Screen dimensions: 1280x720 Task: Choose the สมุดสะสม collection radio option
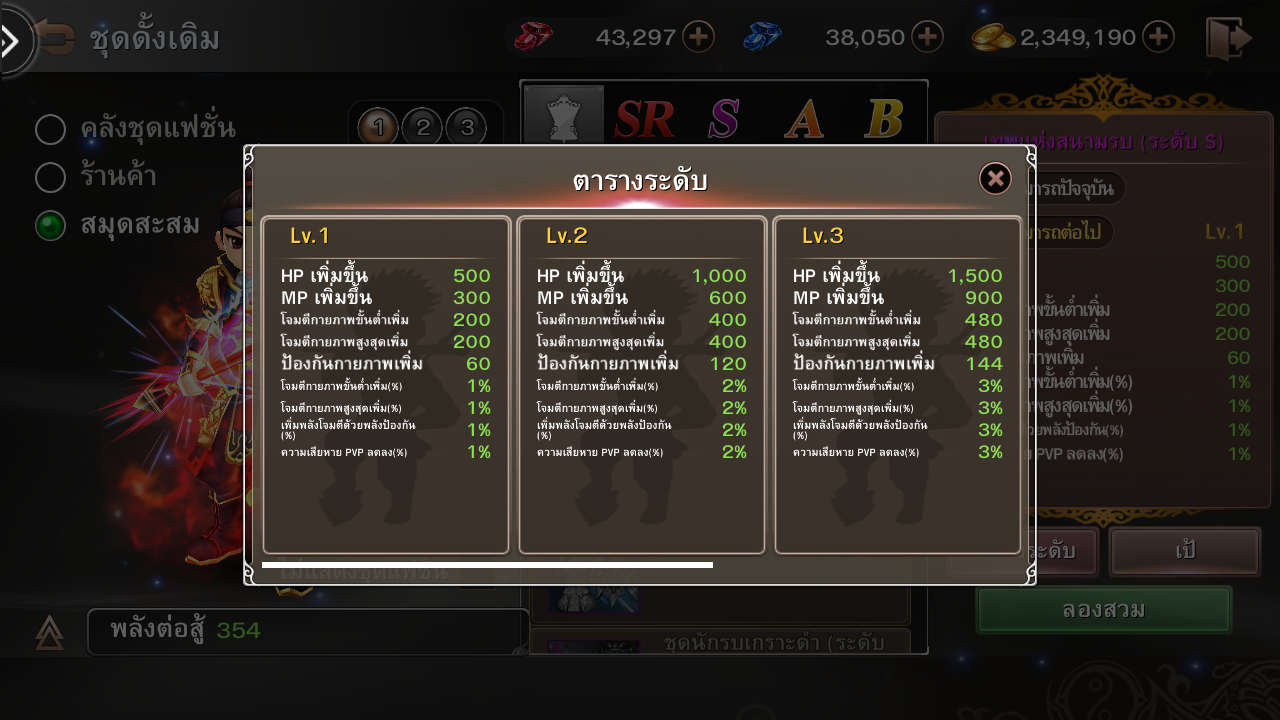coord(51,225)
